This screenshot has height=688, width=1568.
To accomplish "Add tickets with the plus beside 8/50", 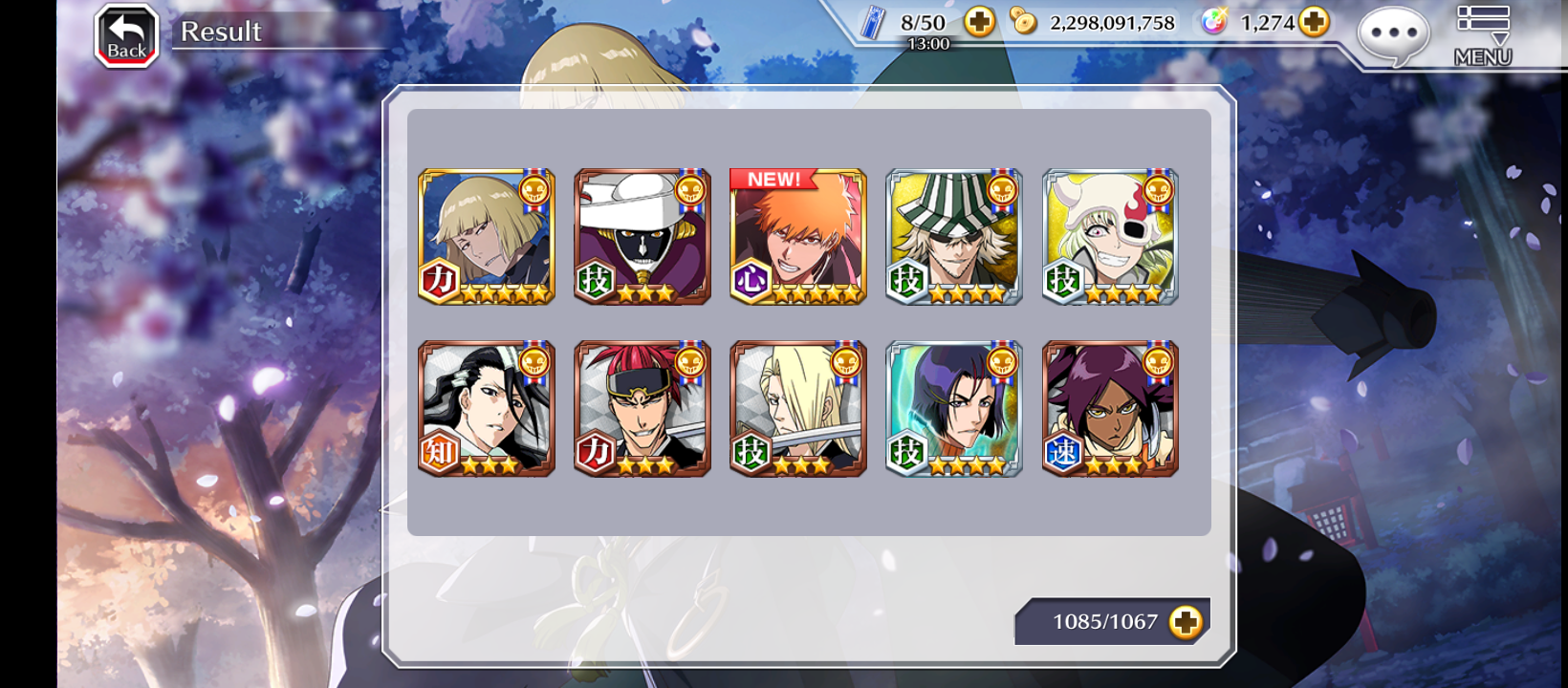I will point(979,22).
